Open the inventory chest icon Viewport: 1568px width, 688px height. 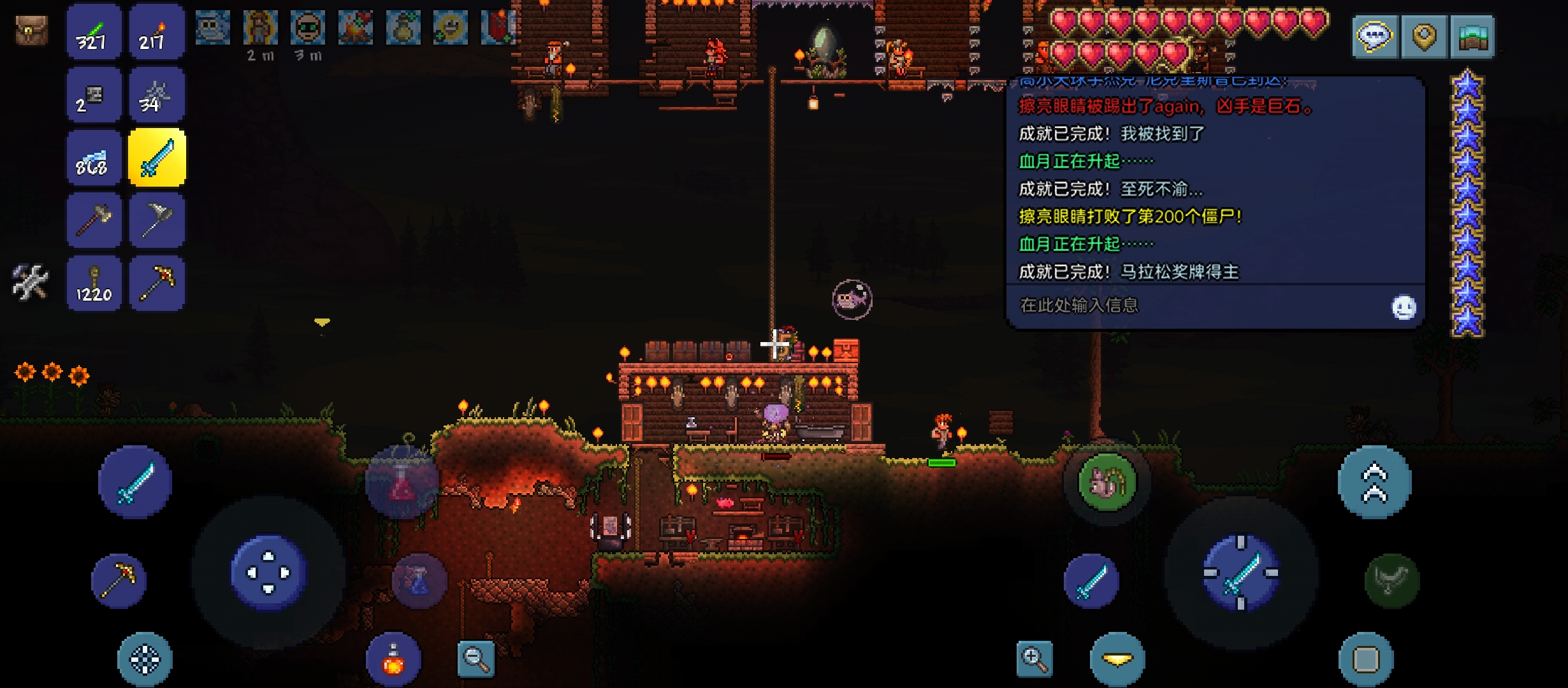tap(31, 31)
